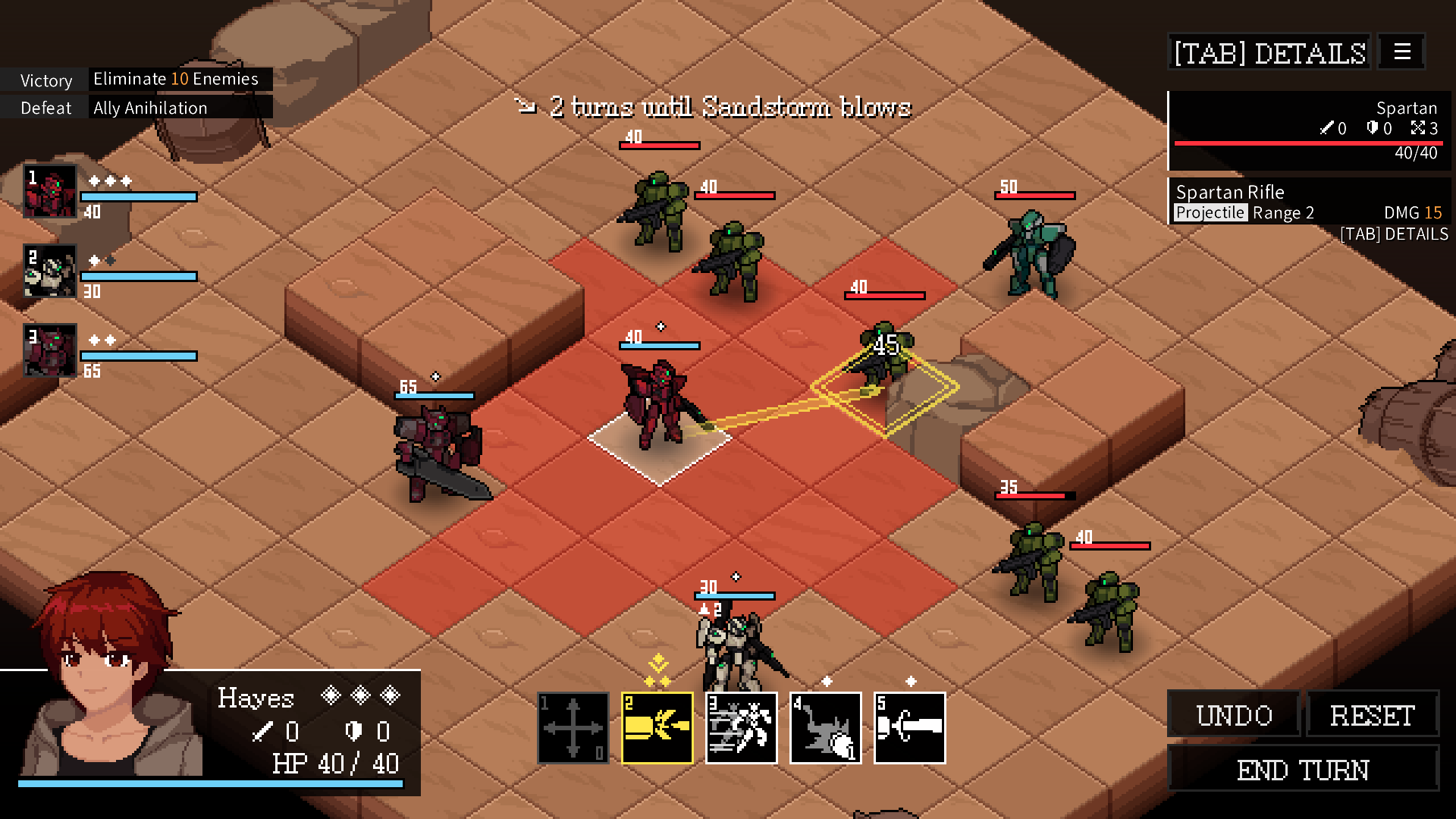Screen dimensions: 1456x819
Task: Open the hamburger menu at top right
Action: [1401, 51]
